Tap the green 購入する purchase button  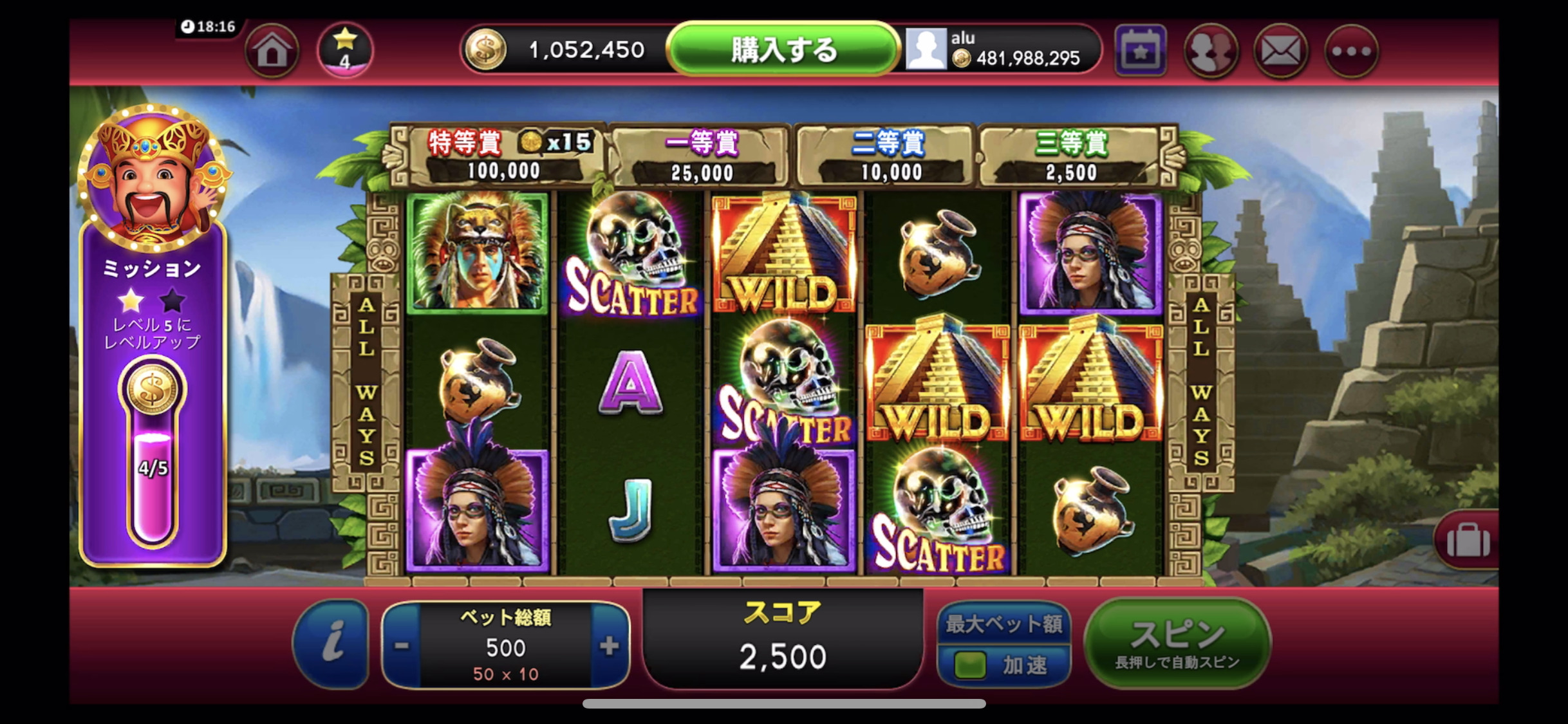(783, 50)
